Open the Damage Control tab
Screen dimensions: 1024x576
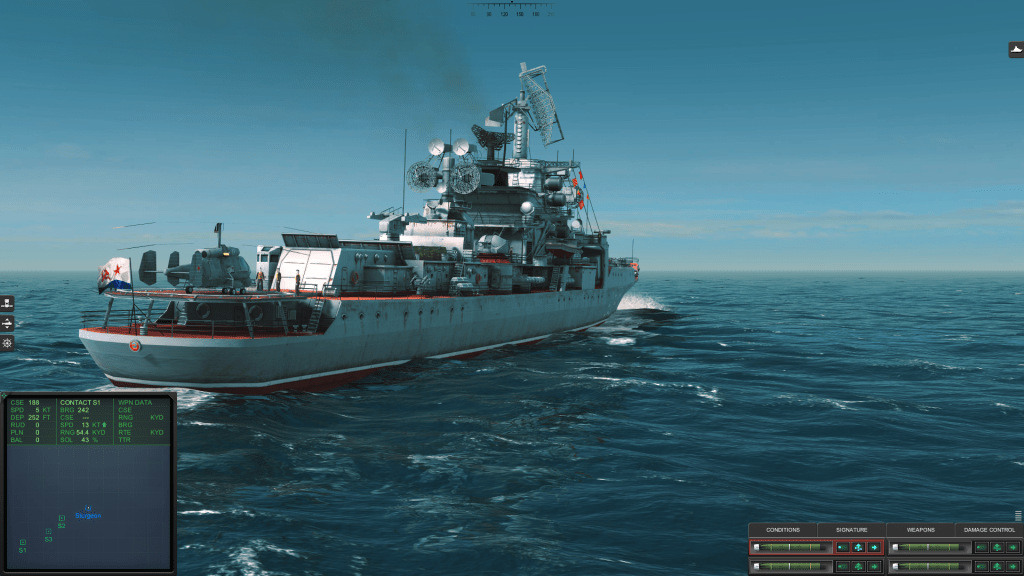[x=989, y=530]
